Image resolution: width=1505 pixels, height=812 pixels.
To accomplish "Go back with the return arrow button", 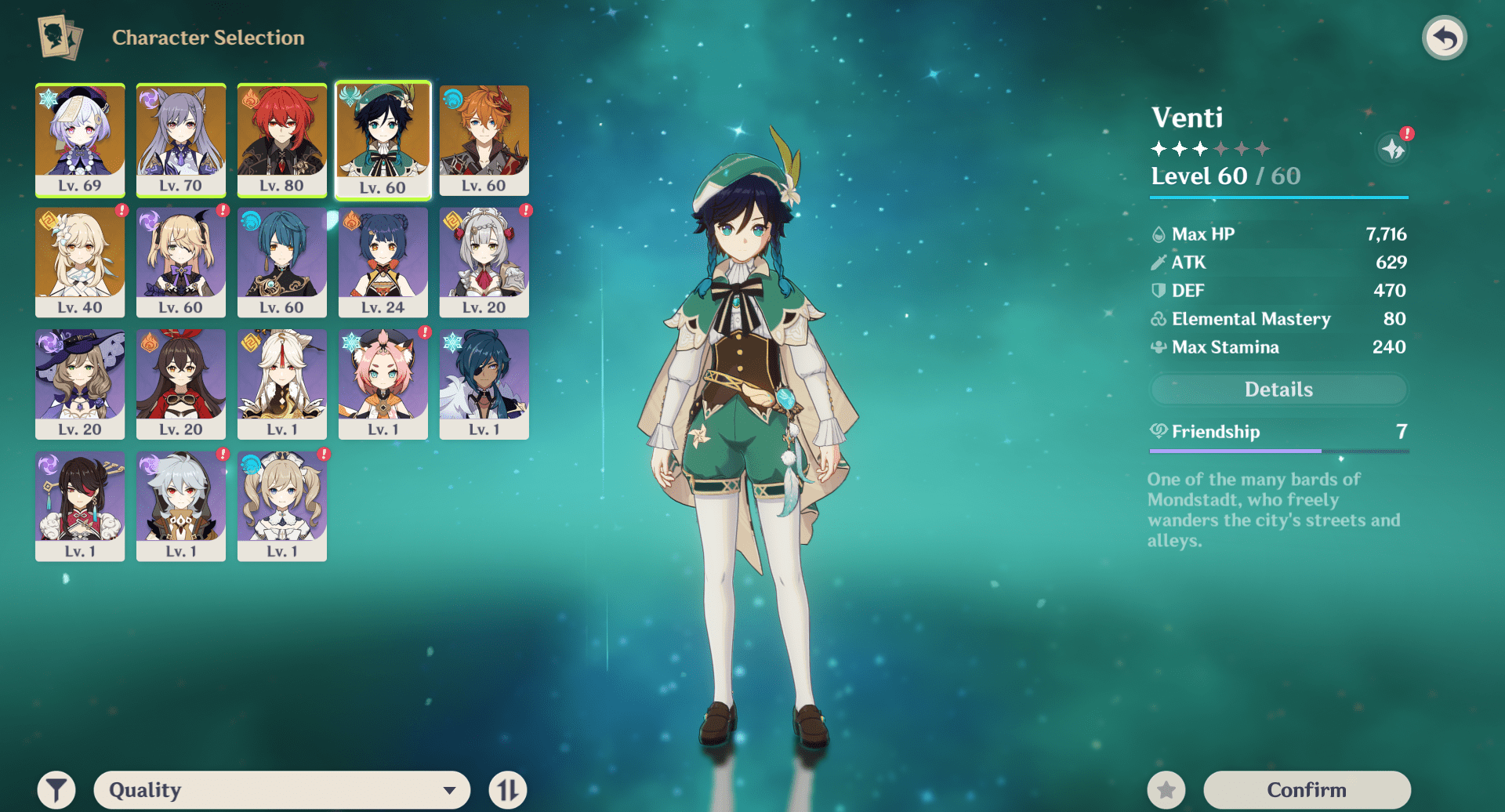I will [x=1445, y=38].
